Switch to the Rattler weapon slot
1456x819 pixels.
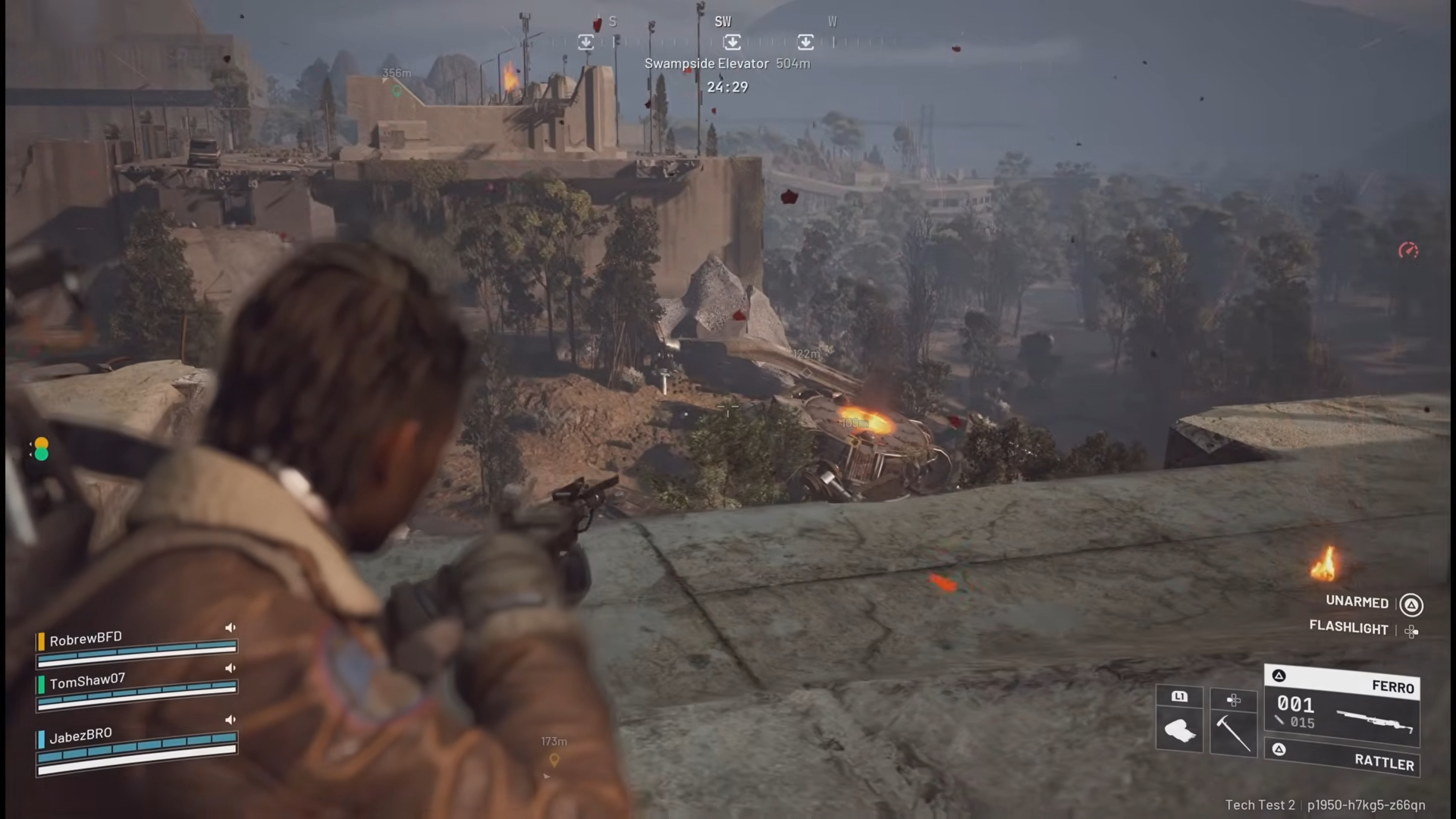tap(1342, 759)
